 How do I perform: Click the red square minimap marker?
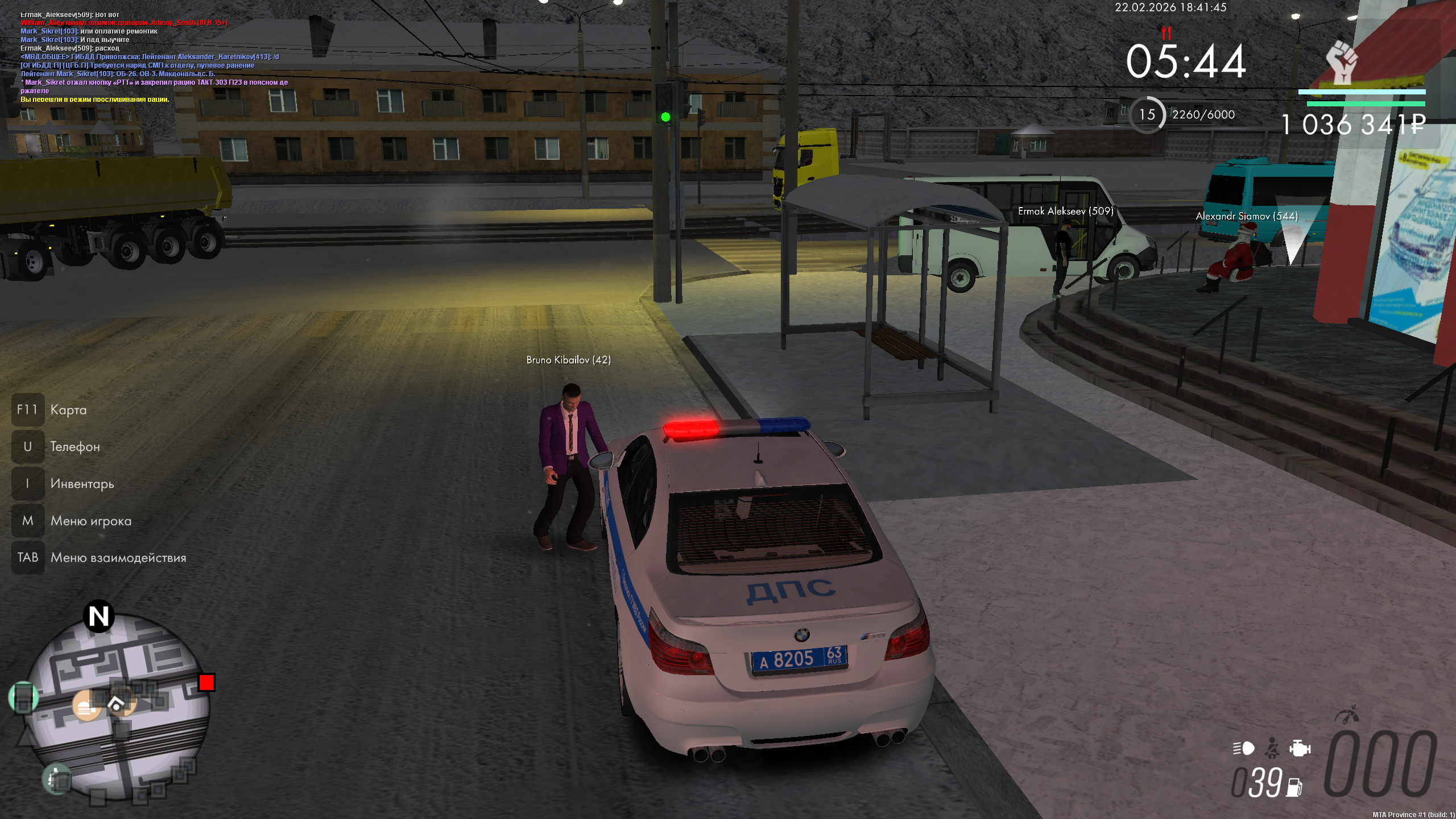[206, 682]
